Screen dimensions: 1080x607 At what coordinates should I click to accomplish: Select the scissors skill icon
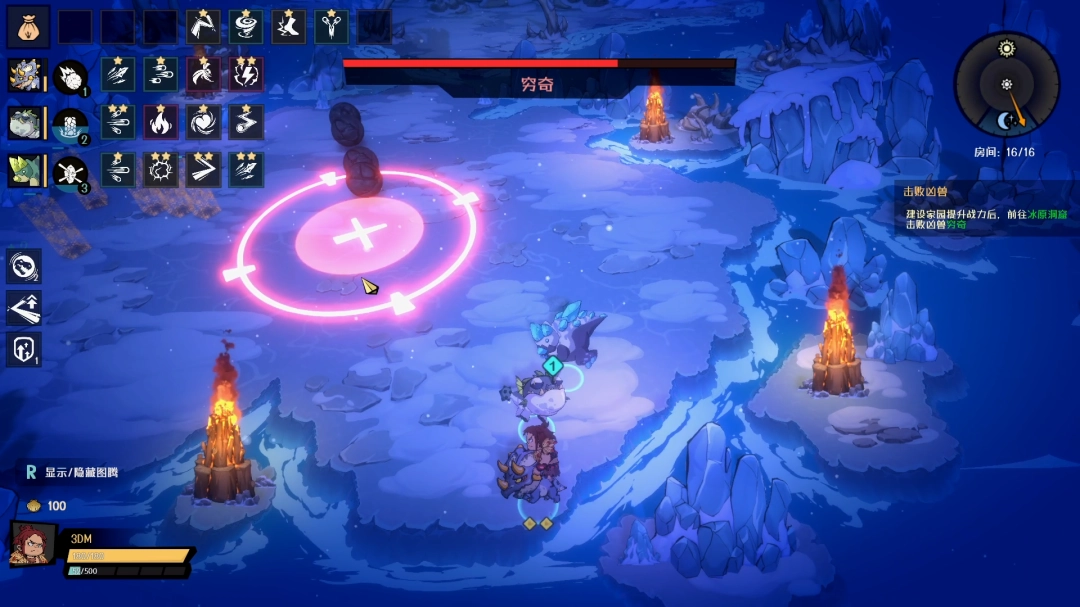tap(332, 27)
